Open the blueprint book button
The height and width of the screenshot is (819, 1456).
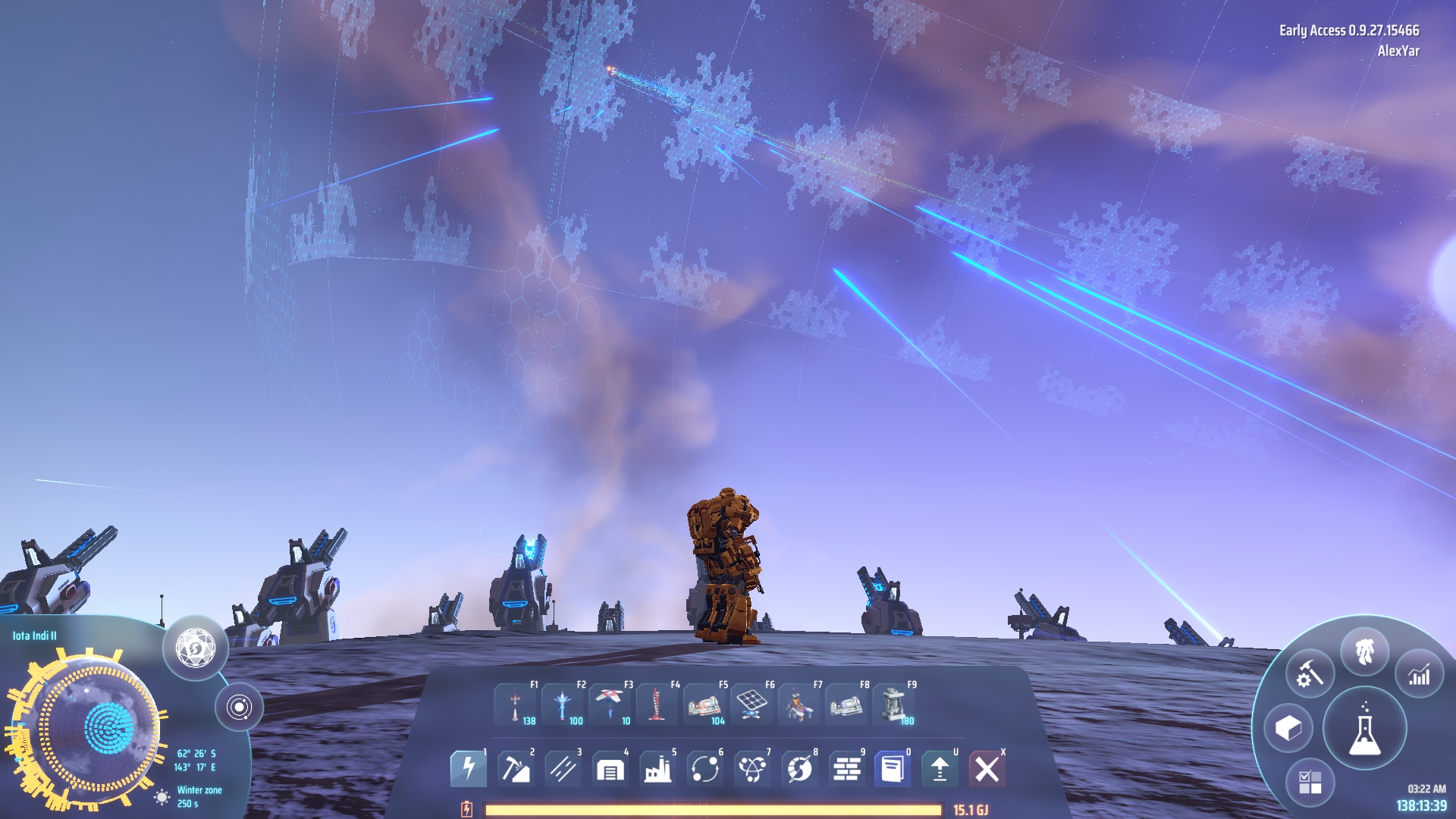coord(893,769)
